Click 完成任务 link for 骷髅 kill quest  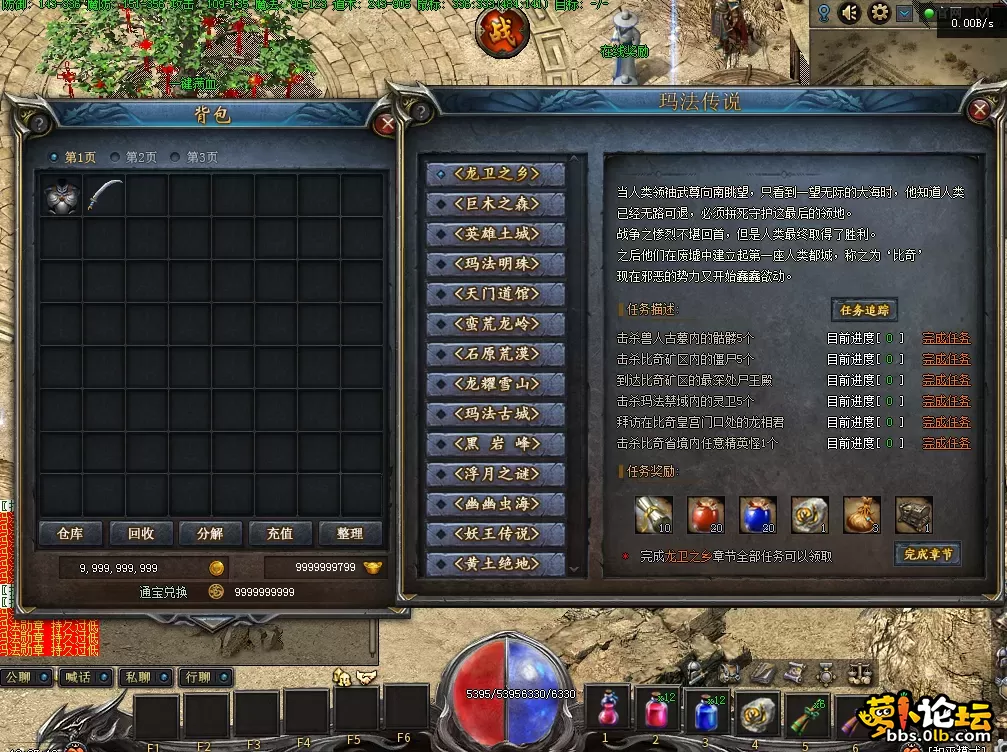pyautogui.click(x=945, y=339)
